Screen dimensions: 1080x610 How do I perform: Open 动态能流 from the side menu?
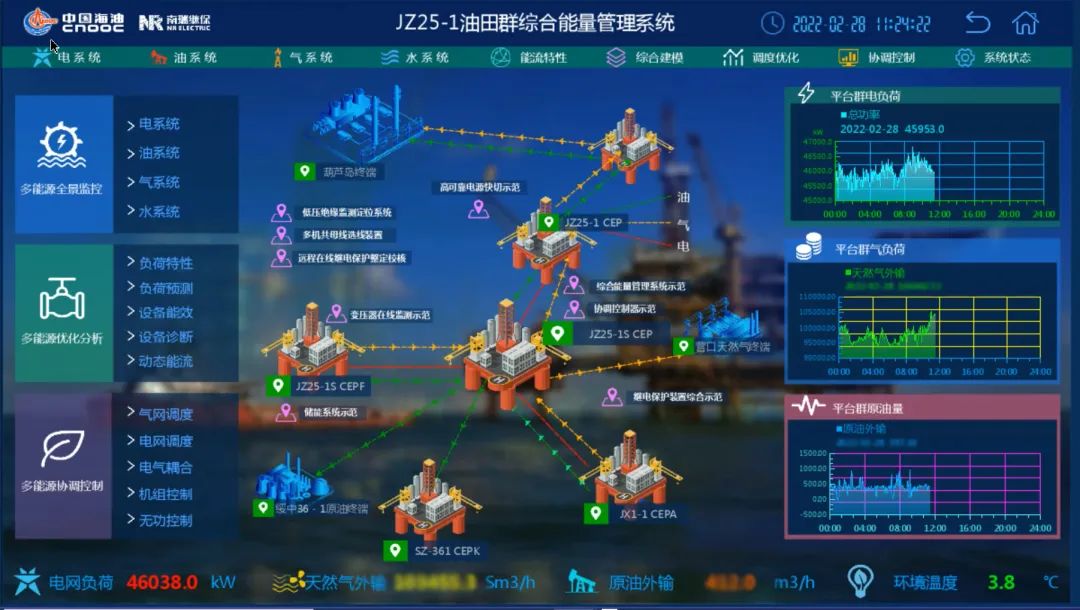coord(165,361)
